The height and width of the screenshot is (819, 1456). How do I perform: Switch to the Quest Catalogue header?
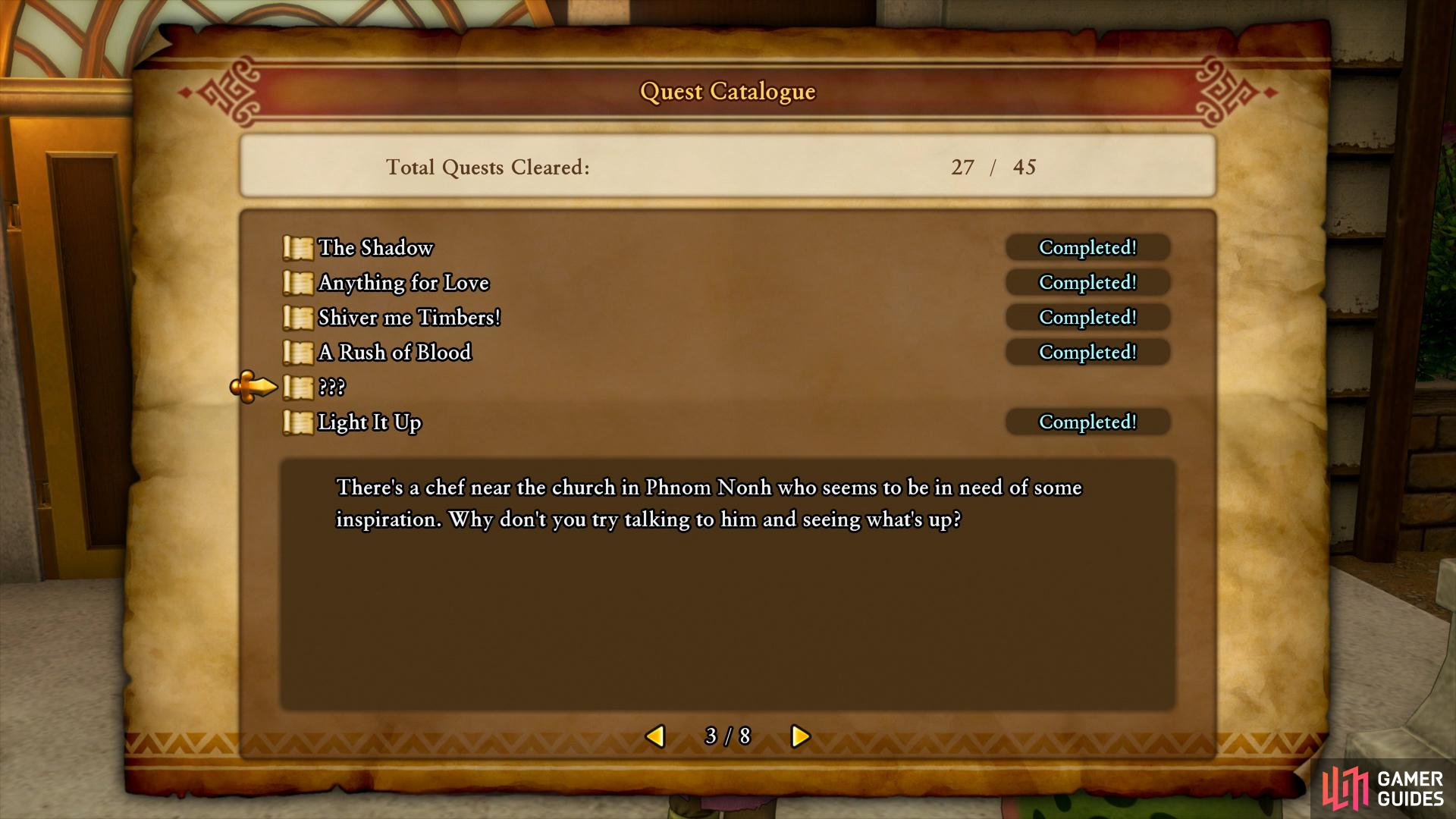[727, 92]
